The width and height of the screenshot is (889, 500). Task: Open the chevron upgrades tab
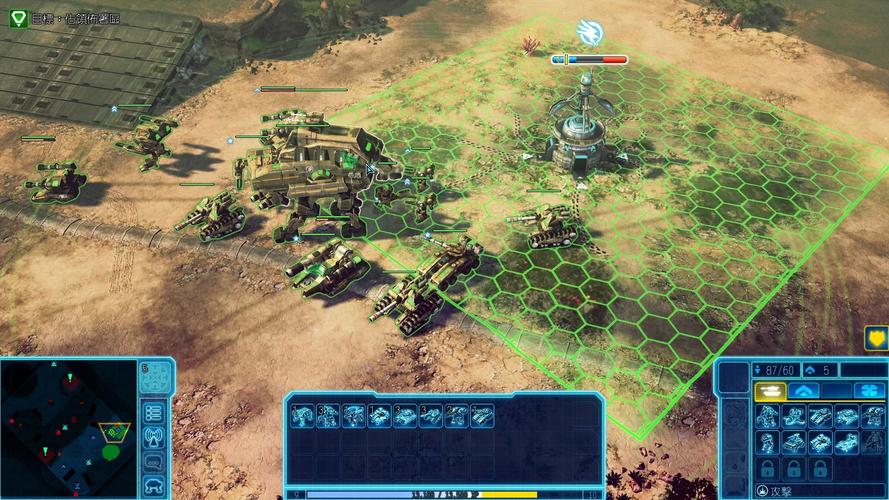[x=804, y=391]
